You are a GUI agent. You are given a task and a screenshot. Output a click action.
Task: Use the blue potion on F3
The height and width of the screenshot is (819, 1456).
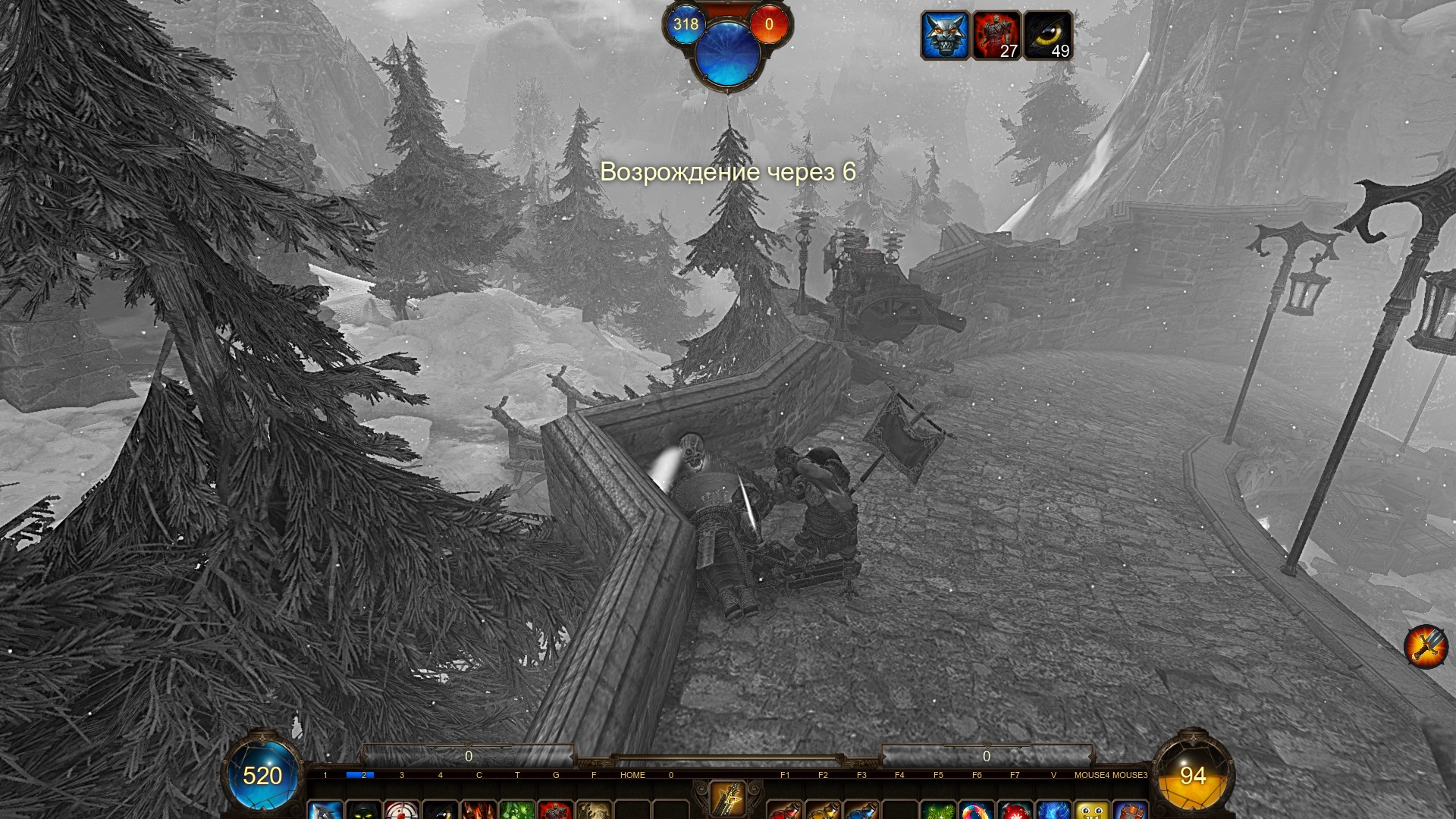[861, 810]
